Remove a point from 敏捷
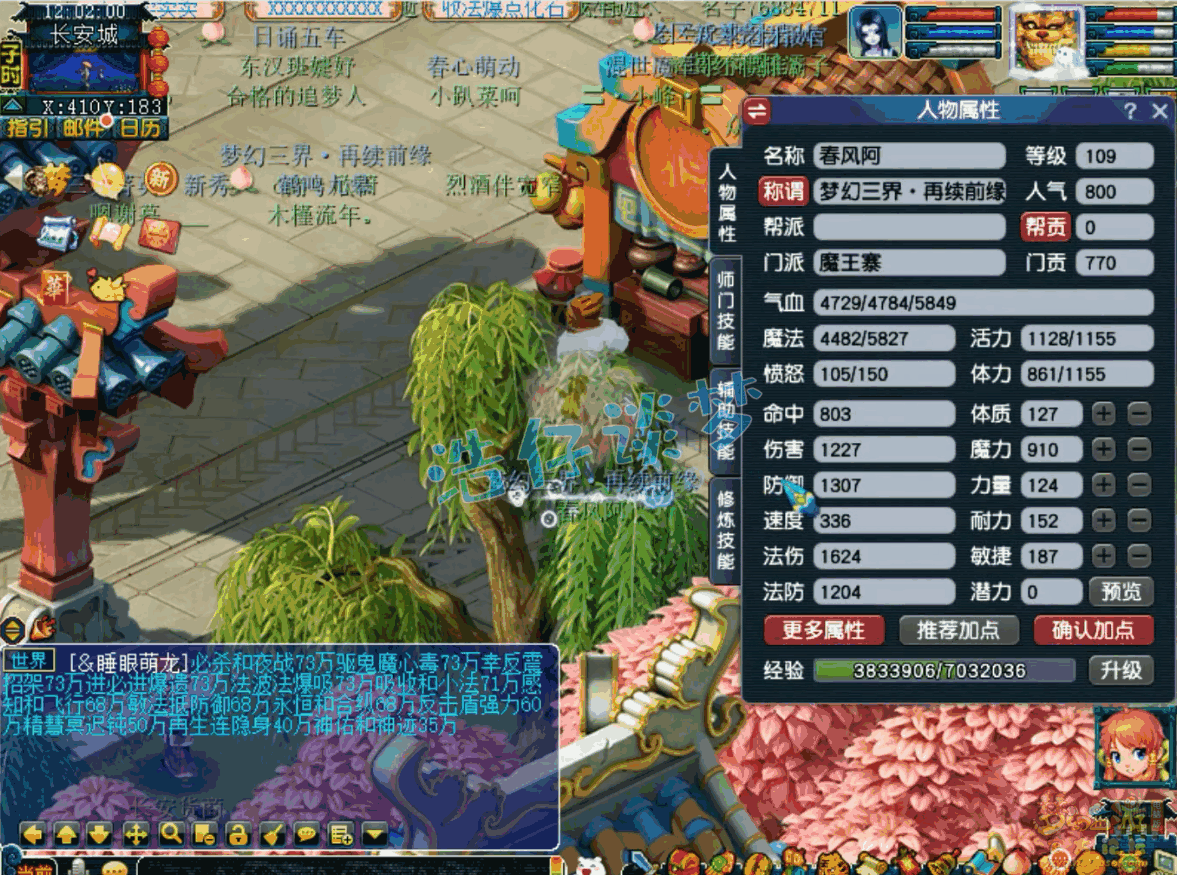Screen dimensions: 1177x875 [x=1139, y=556]
